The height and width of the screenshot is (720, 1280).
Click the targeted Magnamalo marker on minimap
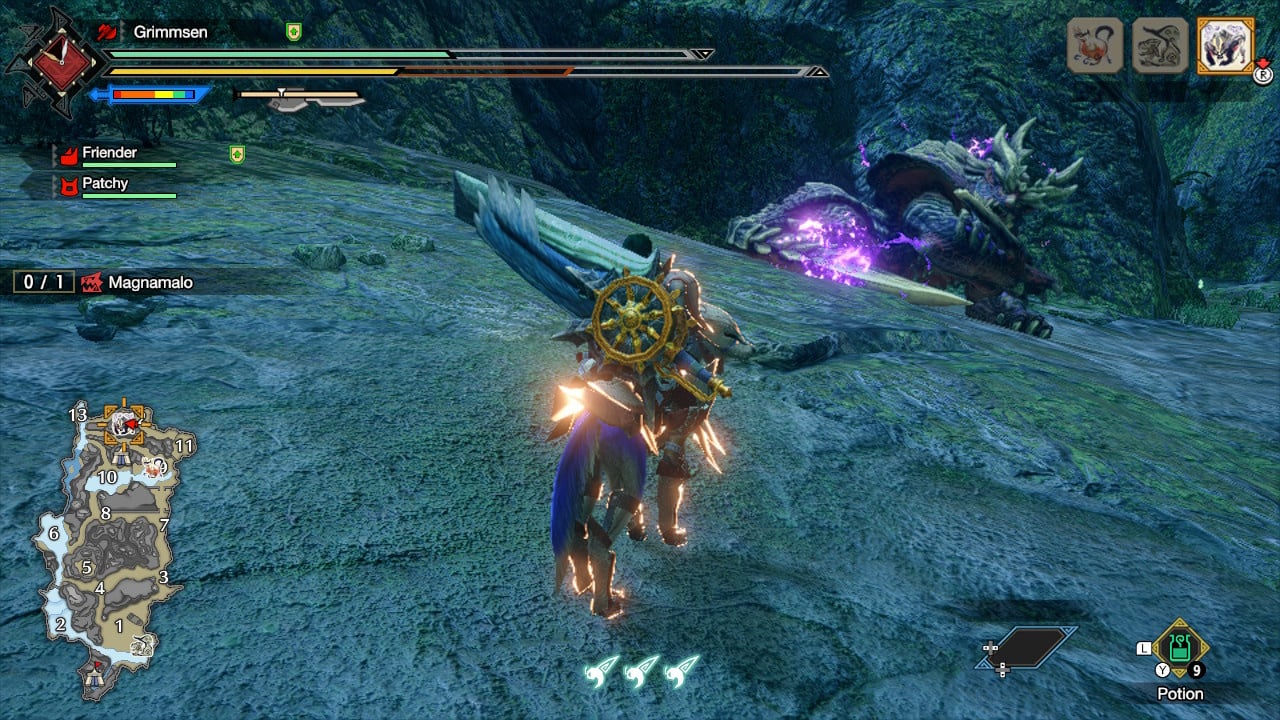coord(123,422)
